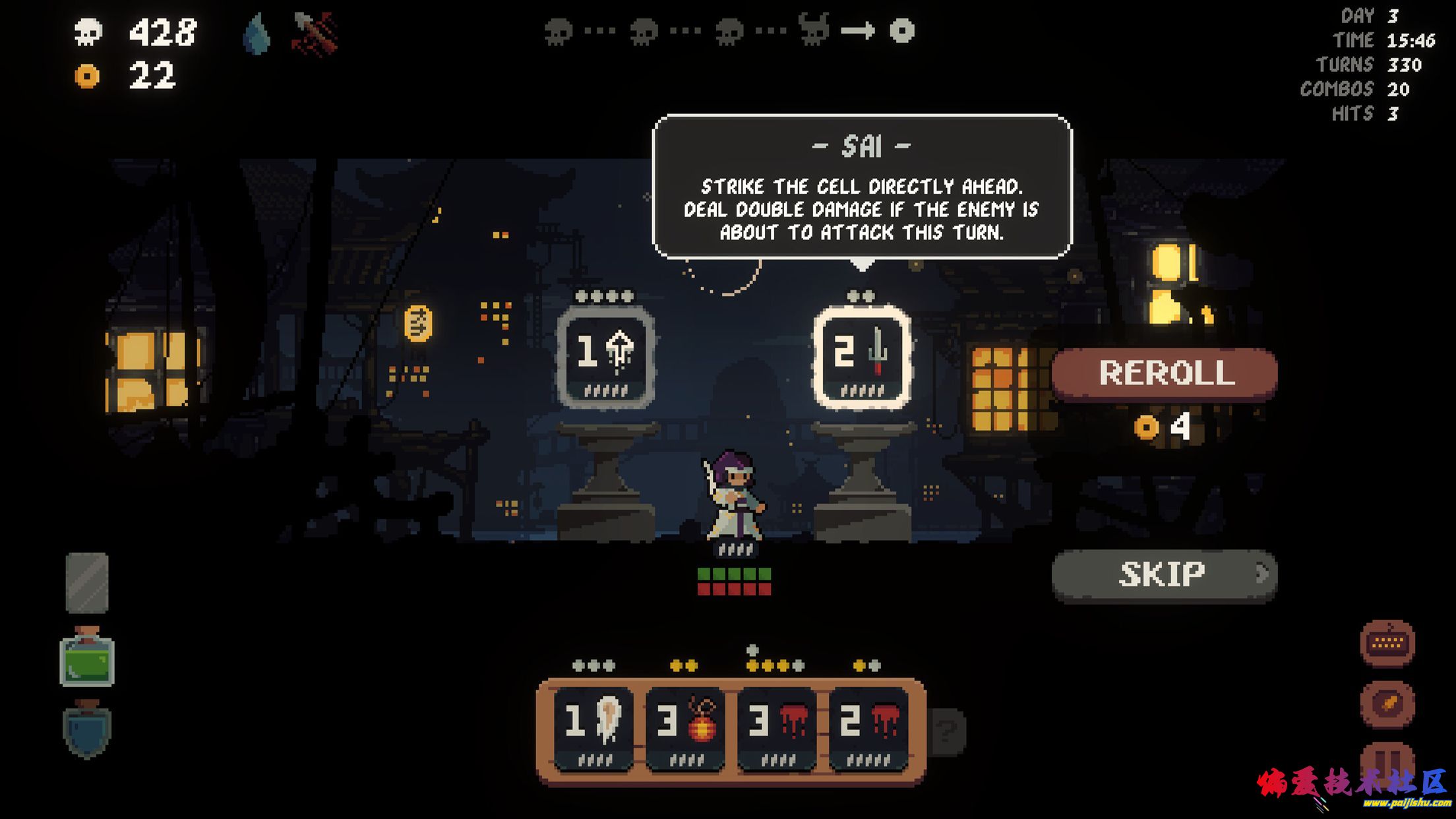Select the arrow tile on left pedestal
The width and height of the screenshot is (1456, 819).
click(605, 357)
